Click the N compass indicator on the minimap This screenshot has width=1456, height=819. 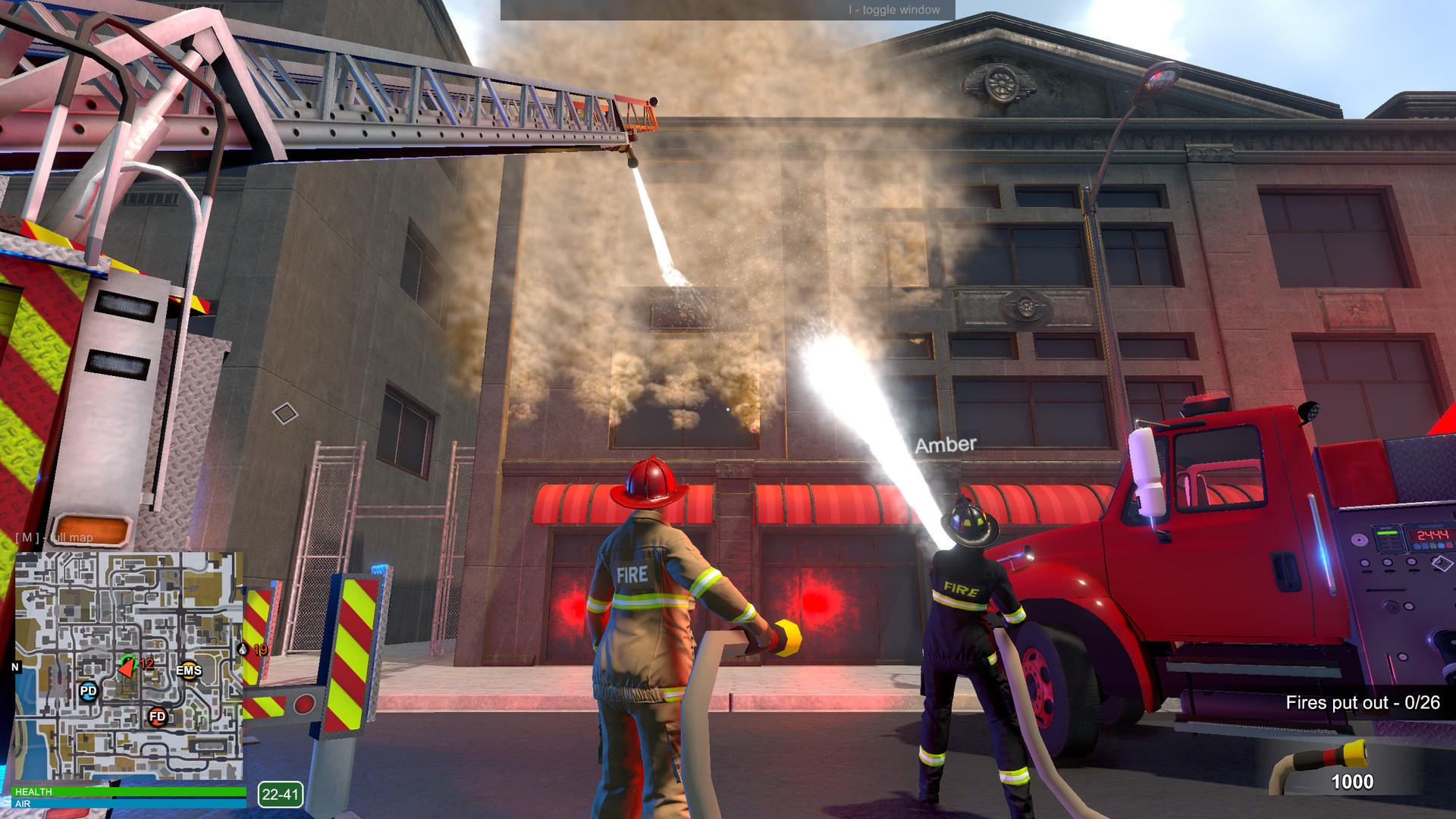[x=14, y=667]
